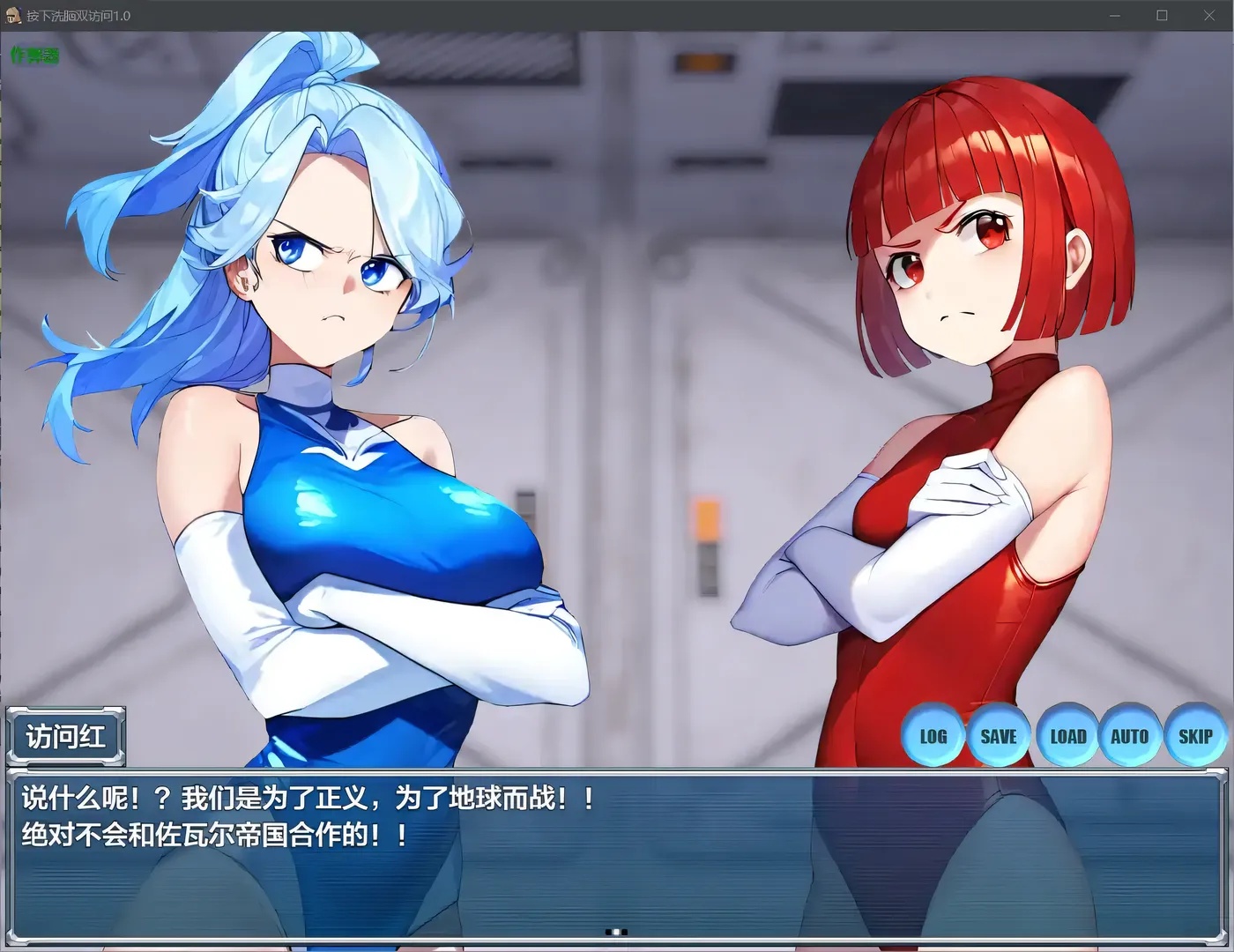Minimize the 按下洗脑双访问 window
The width and height of the screenshot is (1234, 952).
[1114, 15]
